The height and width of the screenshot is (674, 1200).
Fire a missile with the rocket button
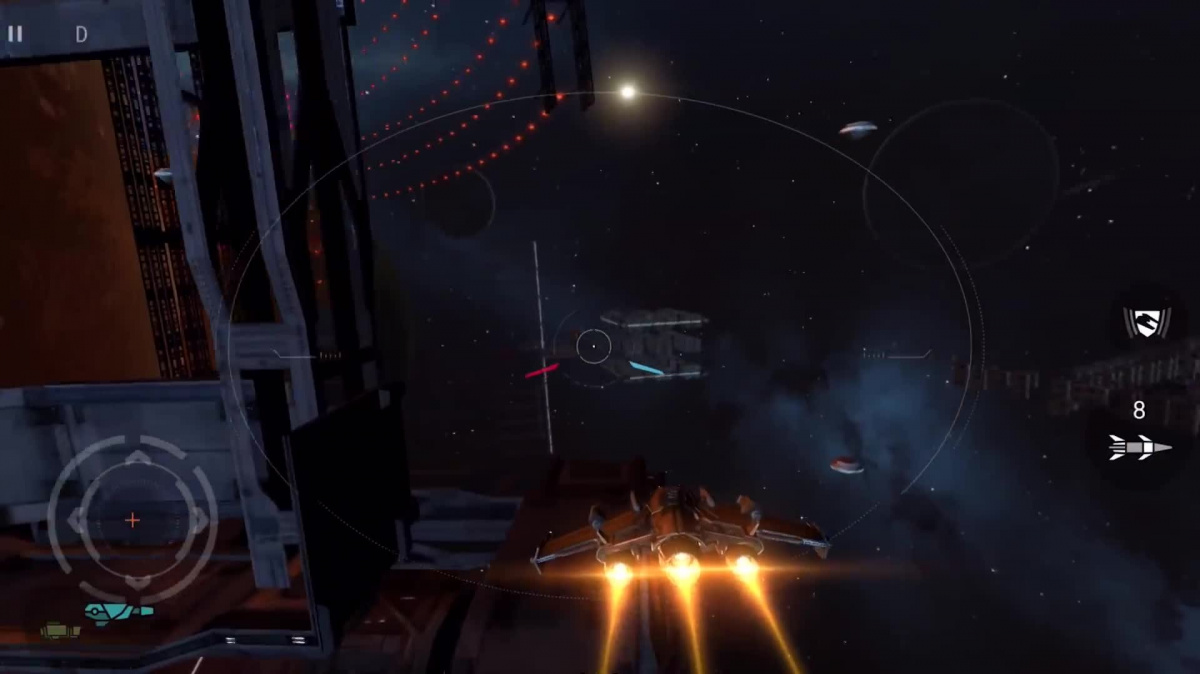[1139, 446]
